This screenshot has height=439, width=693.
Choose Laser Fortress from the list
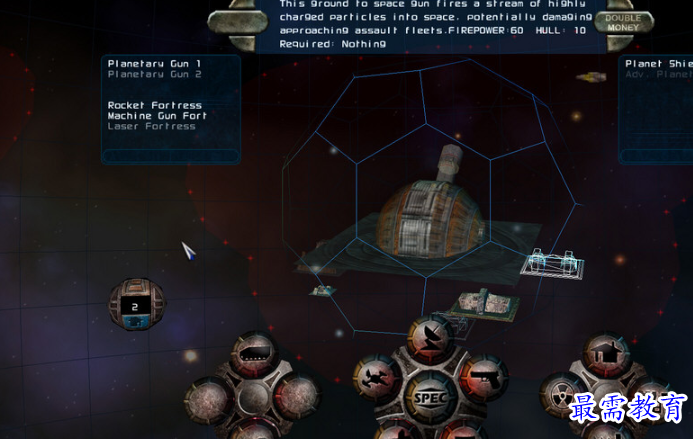coord(152,127)
